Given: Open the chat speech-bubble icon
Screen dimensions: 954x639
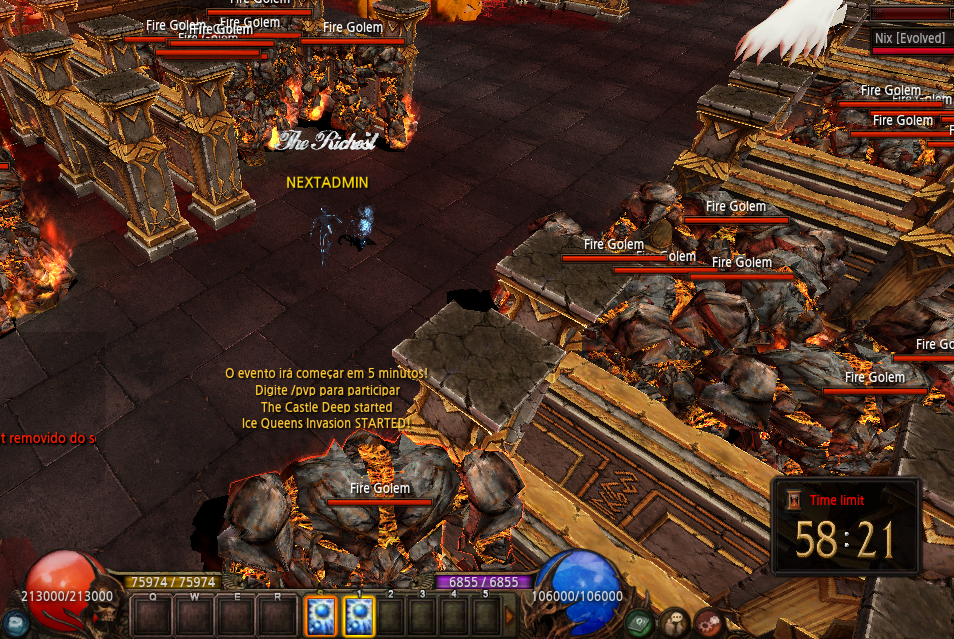Looking at the screenshot, I should [675, 623].
